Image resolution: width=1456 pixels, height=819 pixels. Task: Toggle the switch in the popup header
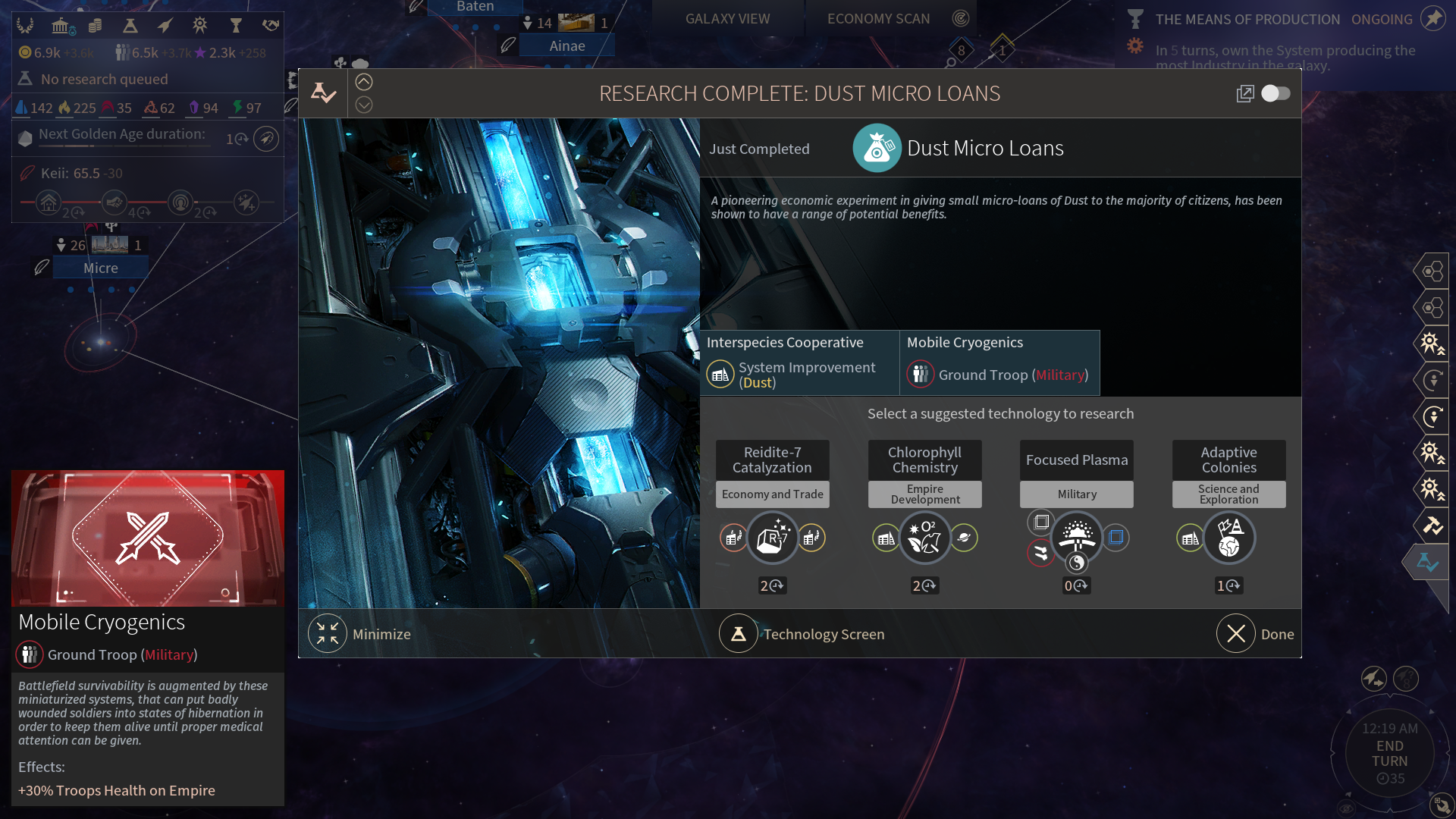point(1276,93)
